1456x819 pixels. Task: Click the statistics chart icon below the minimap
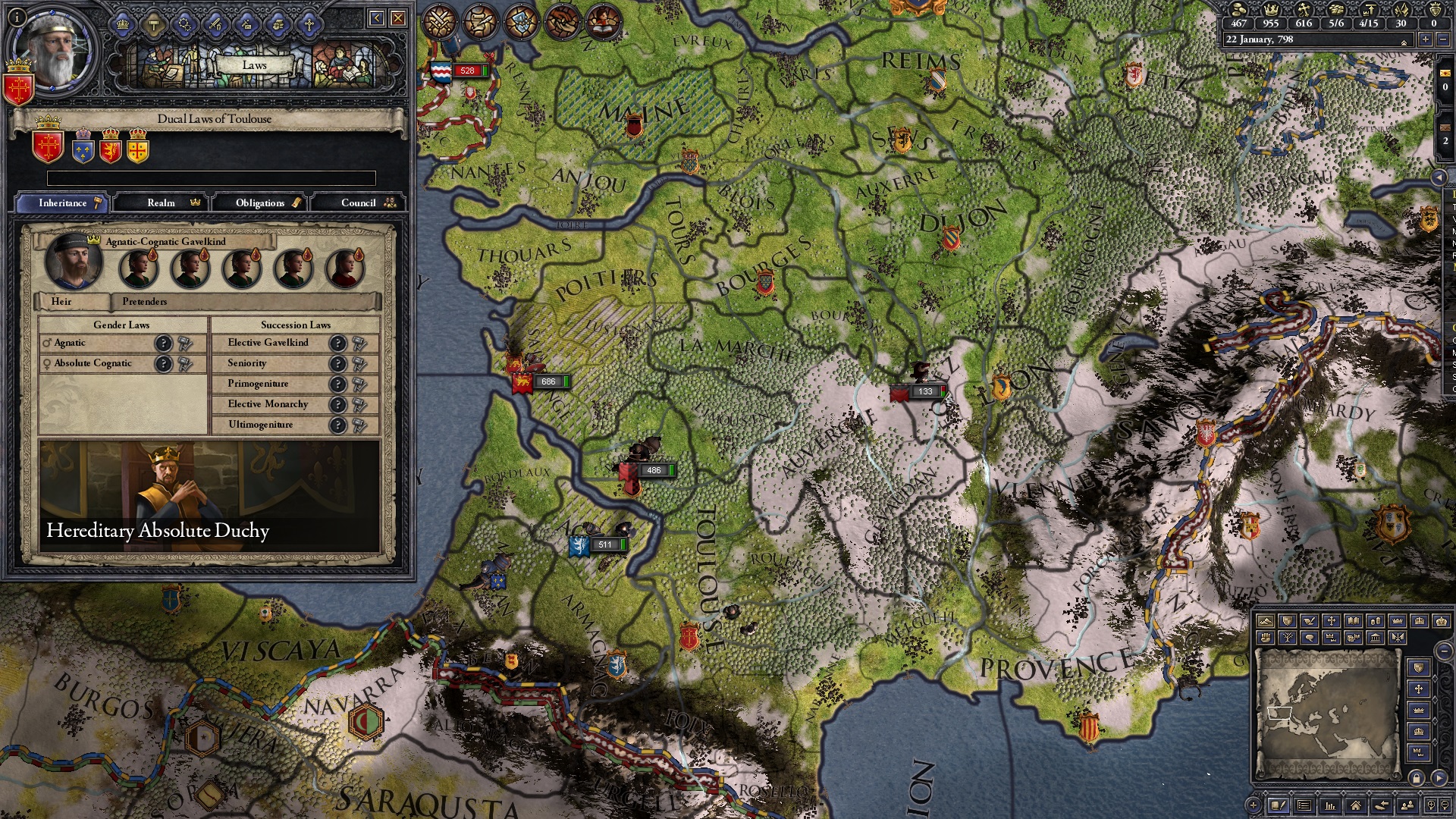coord(1330,806)
